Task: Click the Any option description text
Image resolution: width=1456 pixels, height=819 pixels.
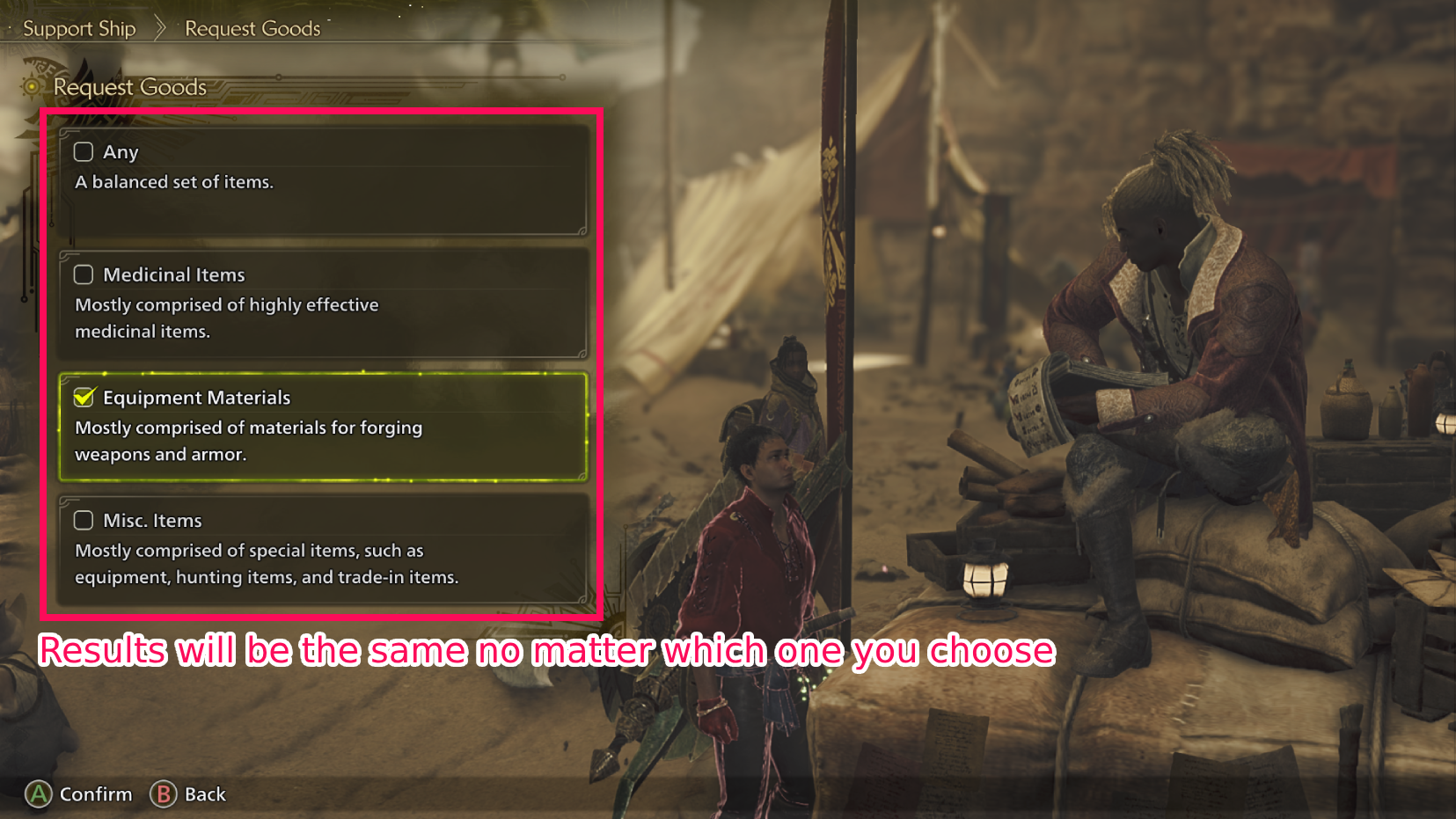Action: 174,182
